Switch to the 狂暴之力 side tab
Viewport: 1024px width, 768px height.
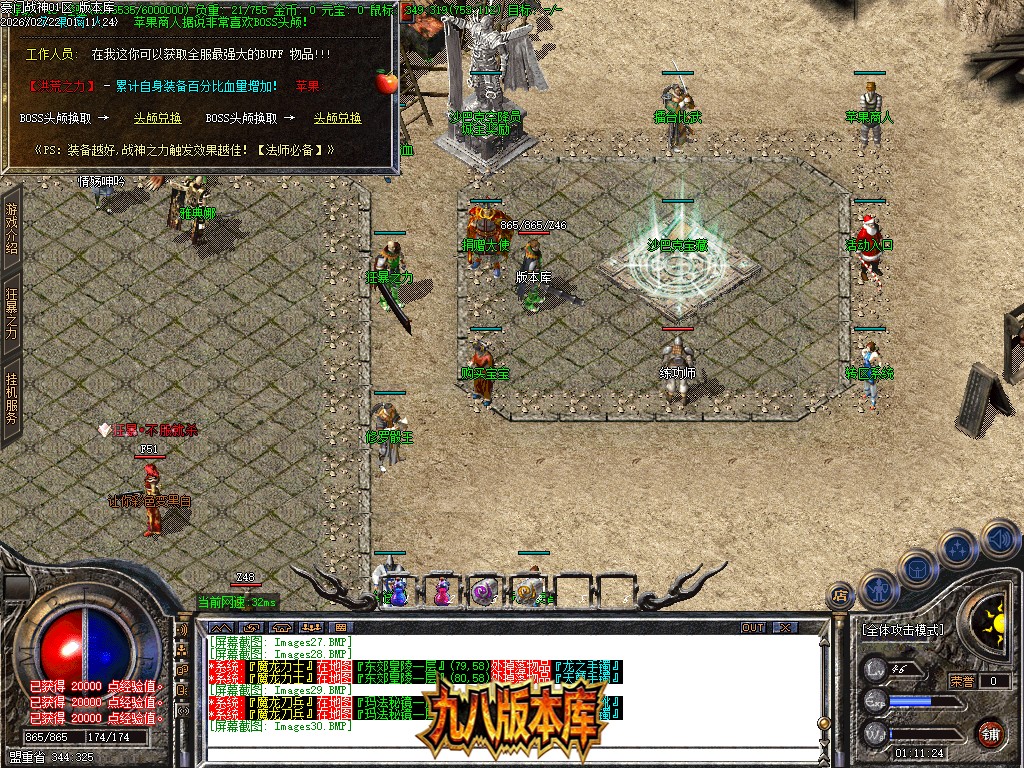[x=12, y=314]
